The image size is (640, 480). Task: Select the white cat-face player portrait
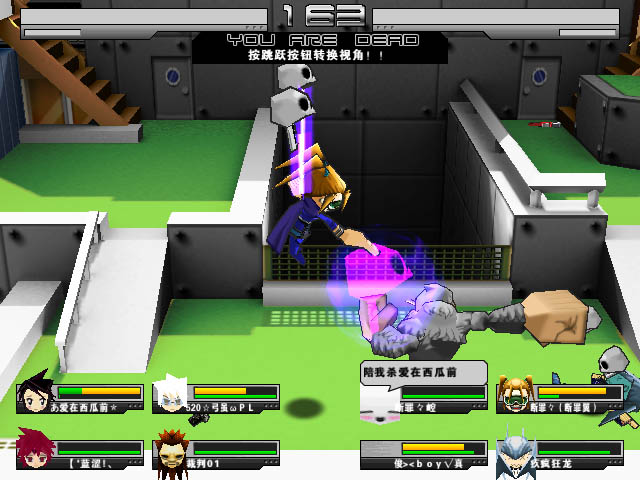click(x=377, y=403)
